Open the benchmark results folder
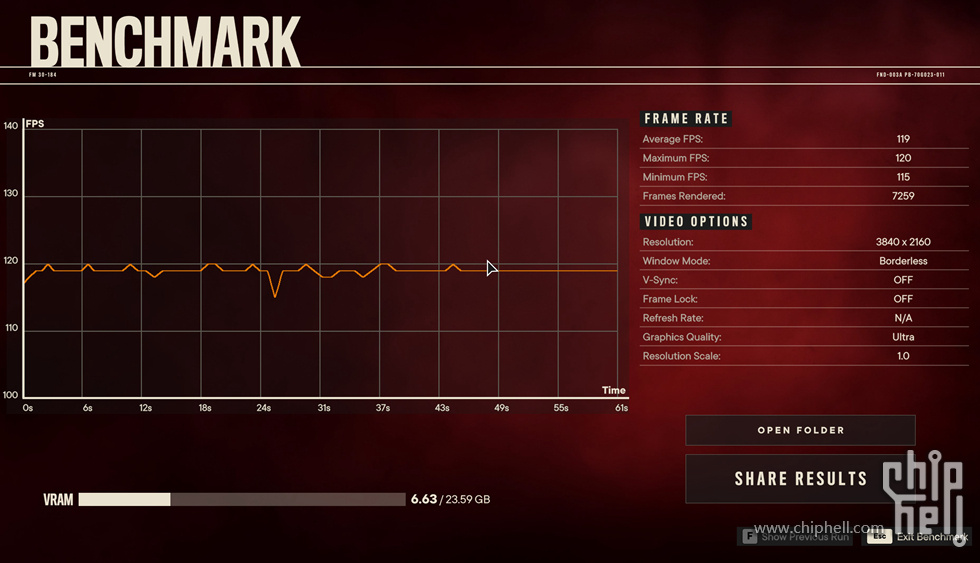This screenshot has height=563, width=980. 800,430
